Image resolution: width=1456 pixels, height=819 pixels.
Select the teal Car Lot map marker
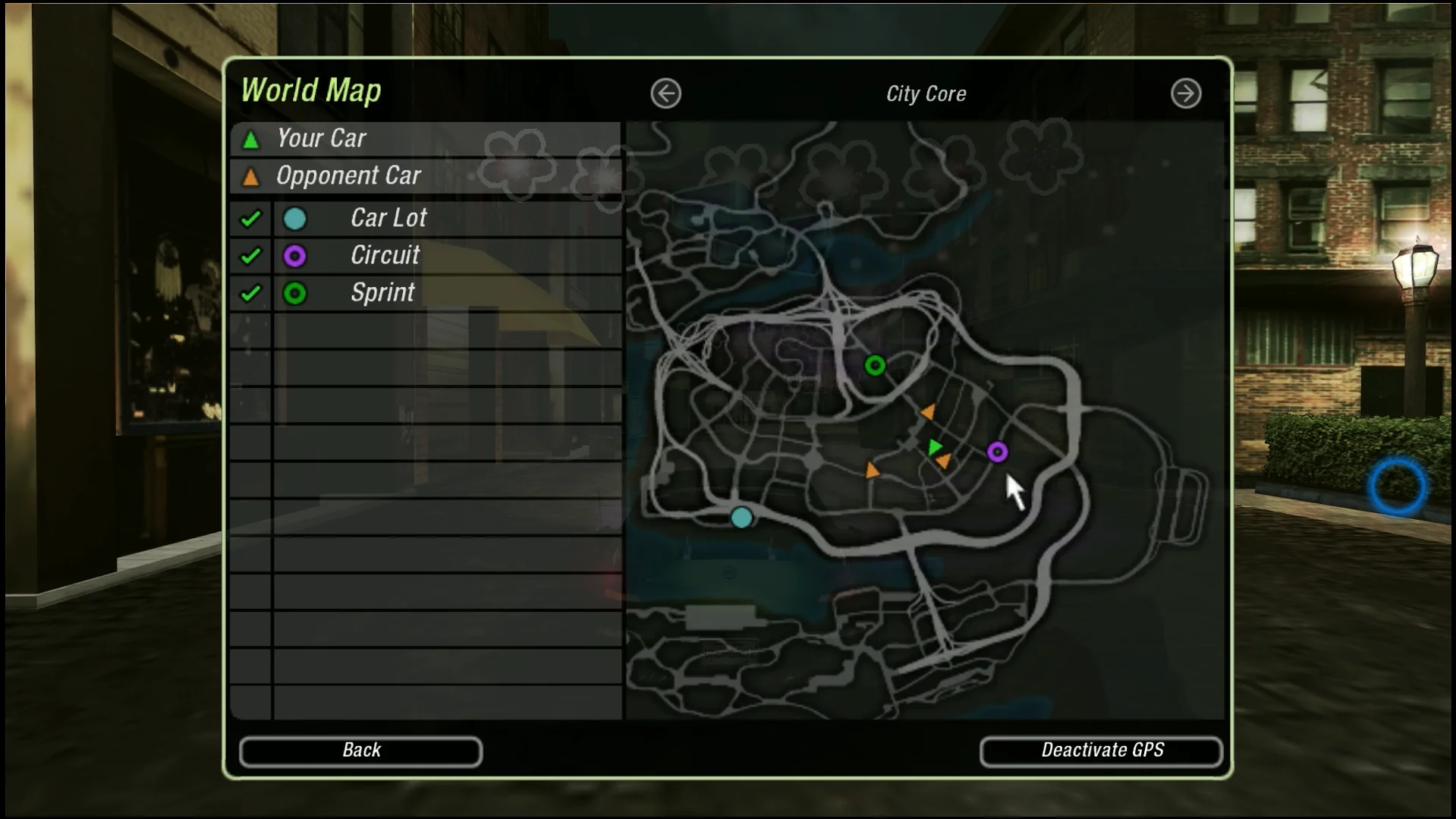pos(741,518)
